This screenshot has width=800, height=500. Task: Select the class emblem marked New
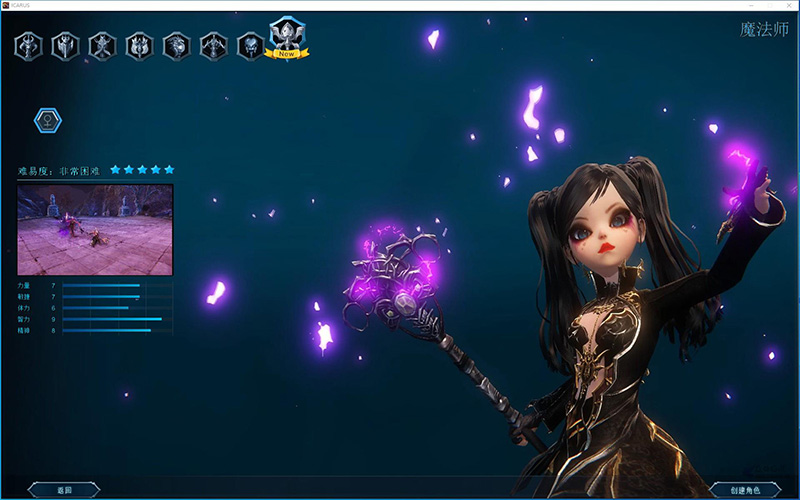pyautogui.click(x=287, y=38)
